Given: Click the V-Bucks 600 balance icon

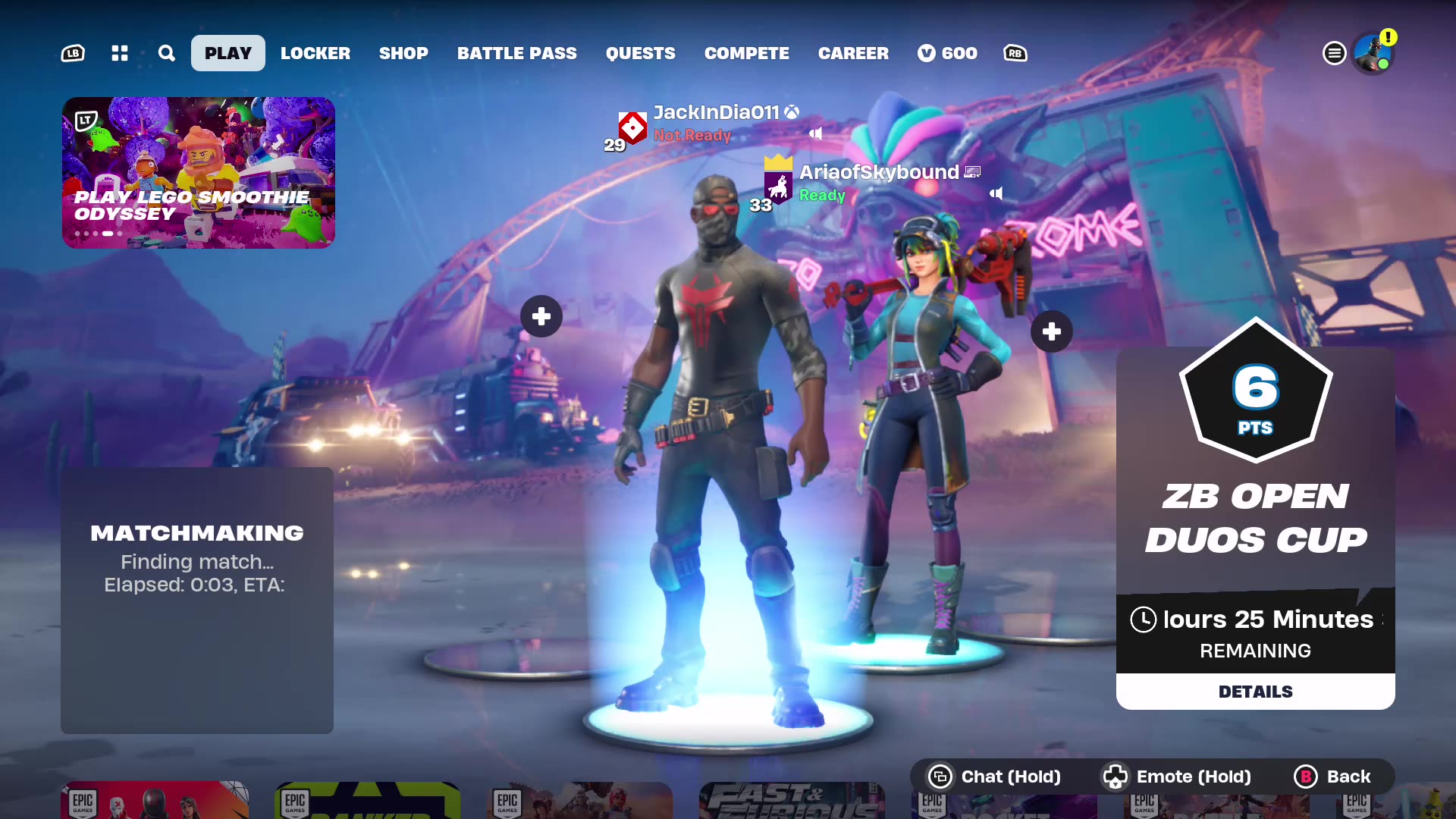Looking at the screenshot, I should click(927, 53).
